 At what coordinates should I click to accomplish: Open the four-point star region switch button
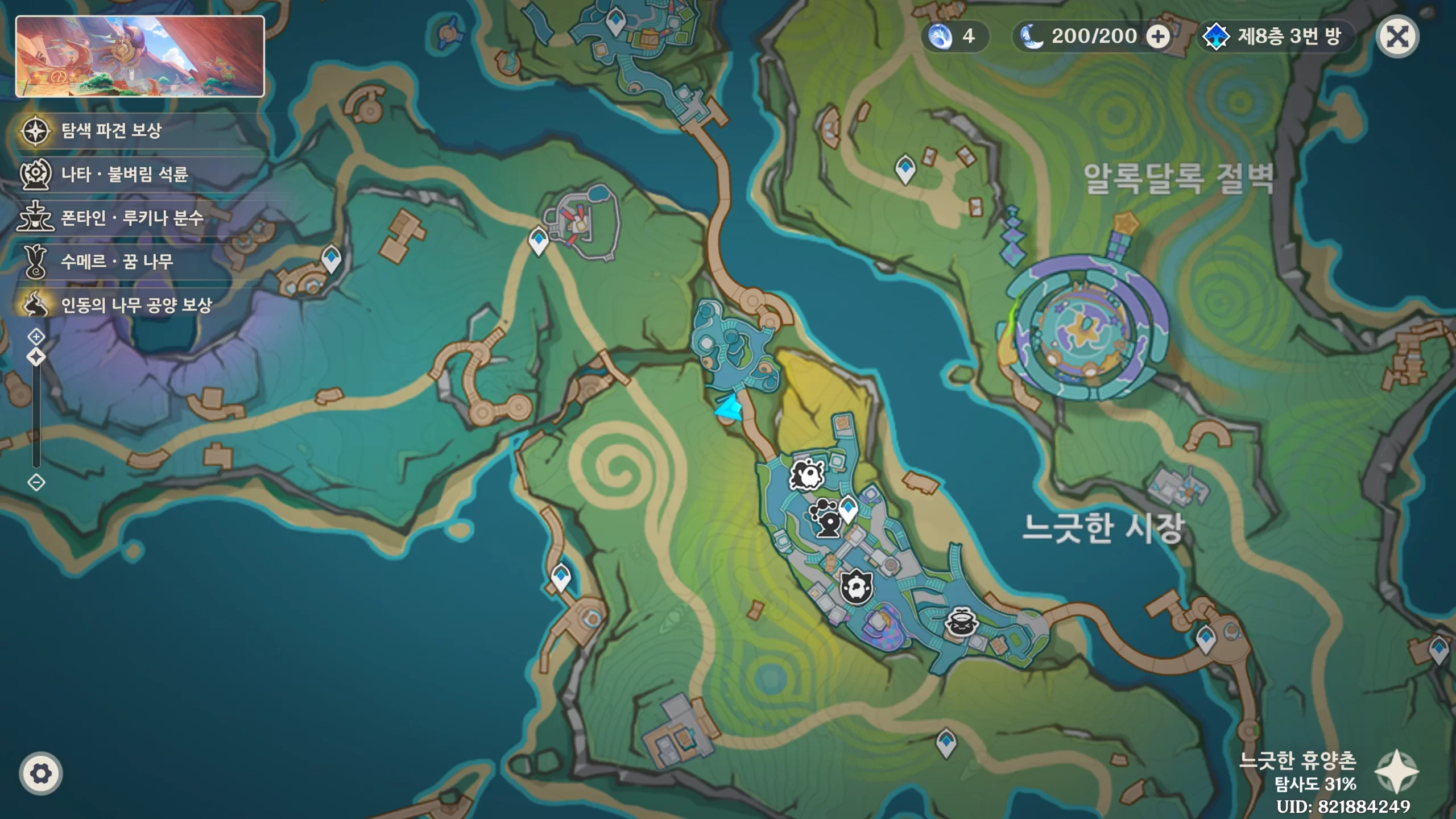(1396, 771)
